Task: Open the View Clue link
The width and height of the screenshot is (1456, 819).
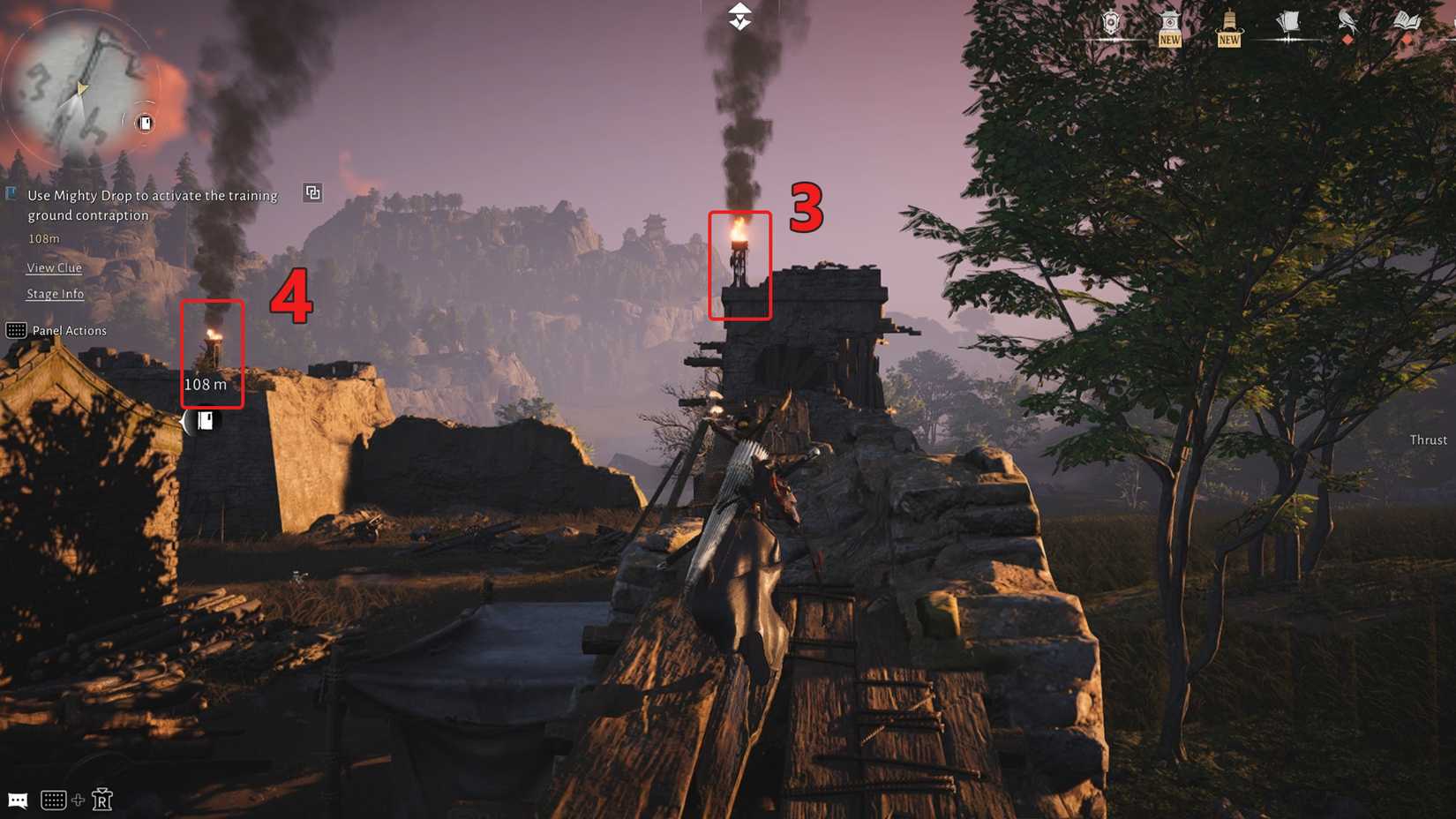Action: (x=54, y=267)
